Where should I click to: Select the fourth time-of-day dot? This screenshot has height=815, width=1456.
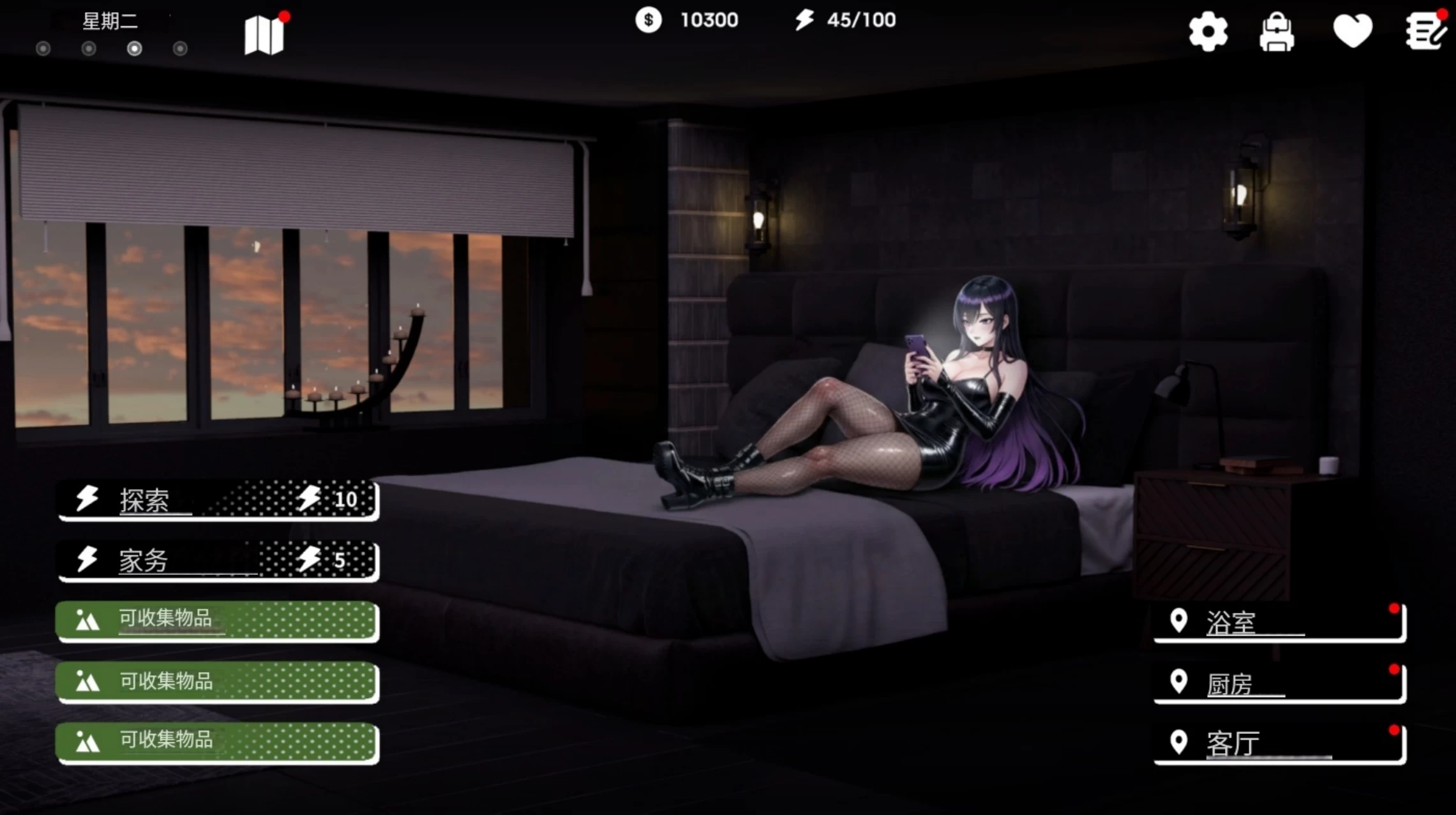tap(179, 48)
